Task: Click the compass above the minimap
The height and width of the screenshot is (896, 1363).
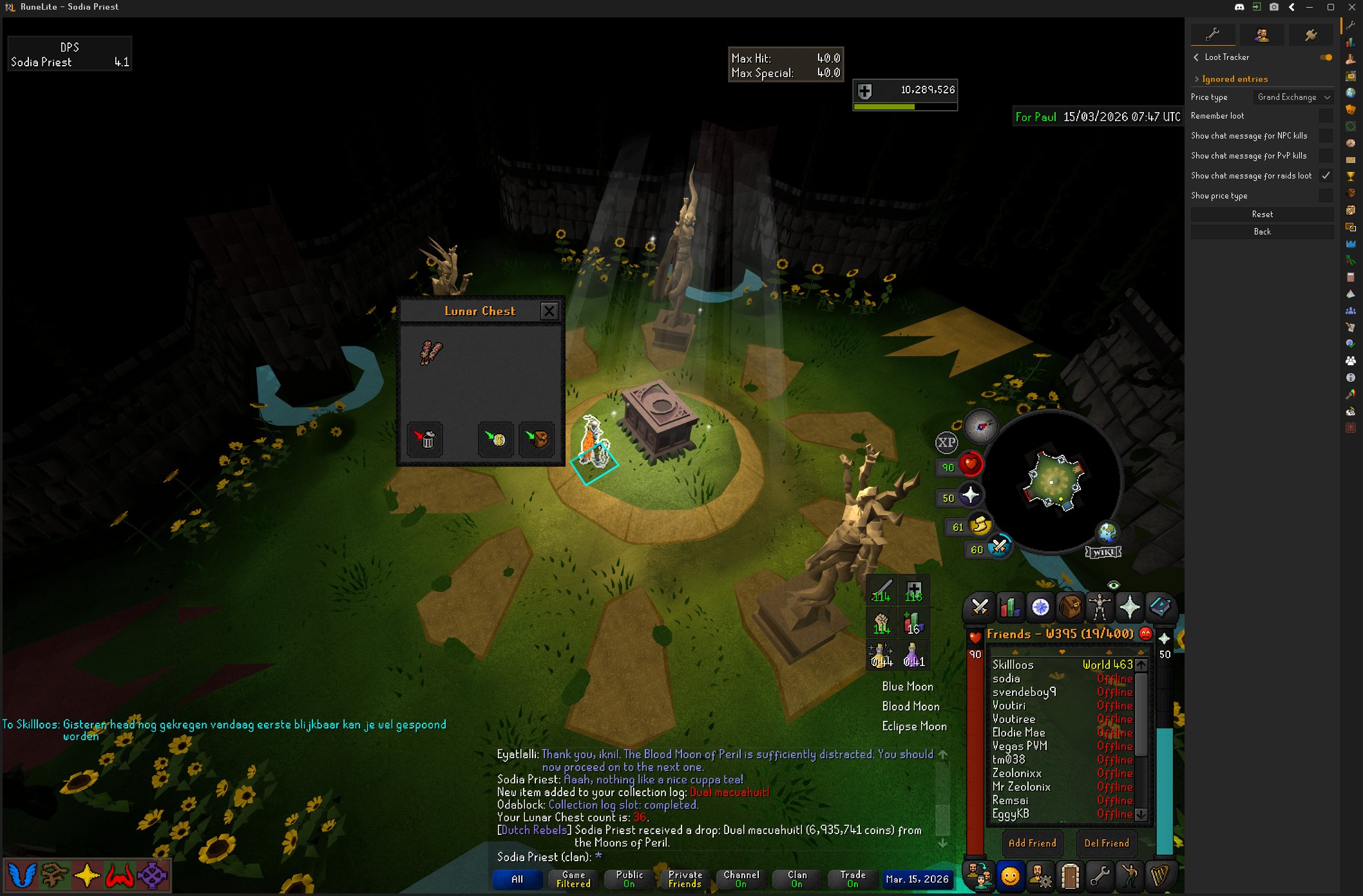Action: 980,426
